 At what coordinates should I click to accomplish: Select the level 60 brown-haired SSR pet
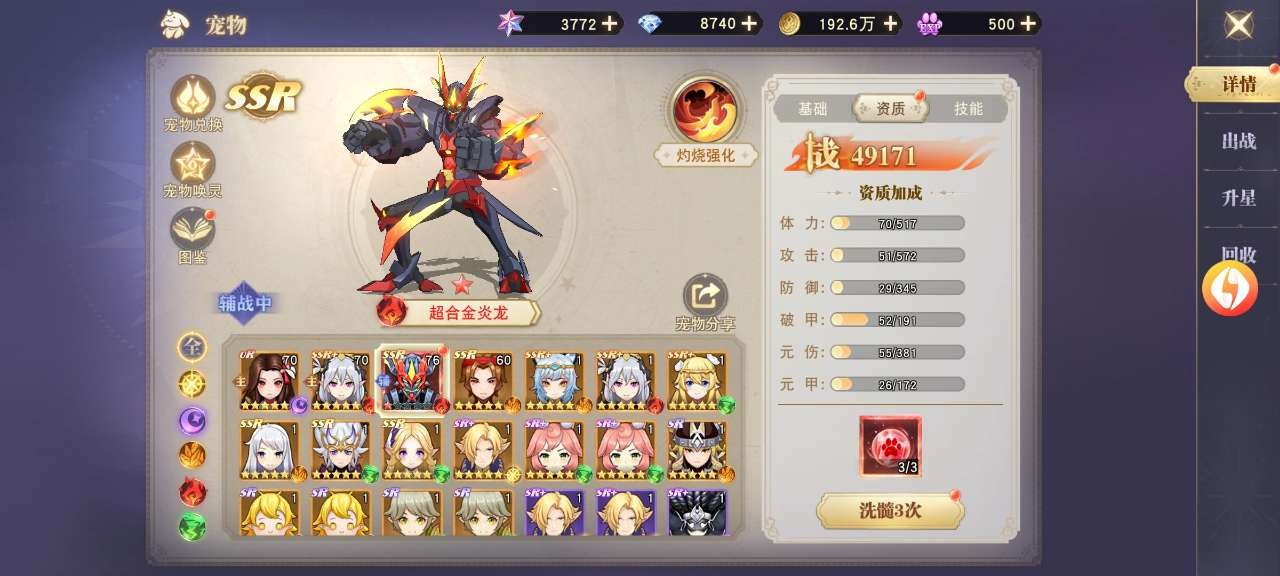pyautogui.click(x=483, y=381)
